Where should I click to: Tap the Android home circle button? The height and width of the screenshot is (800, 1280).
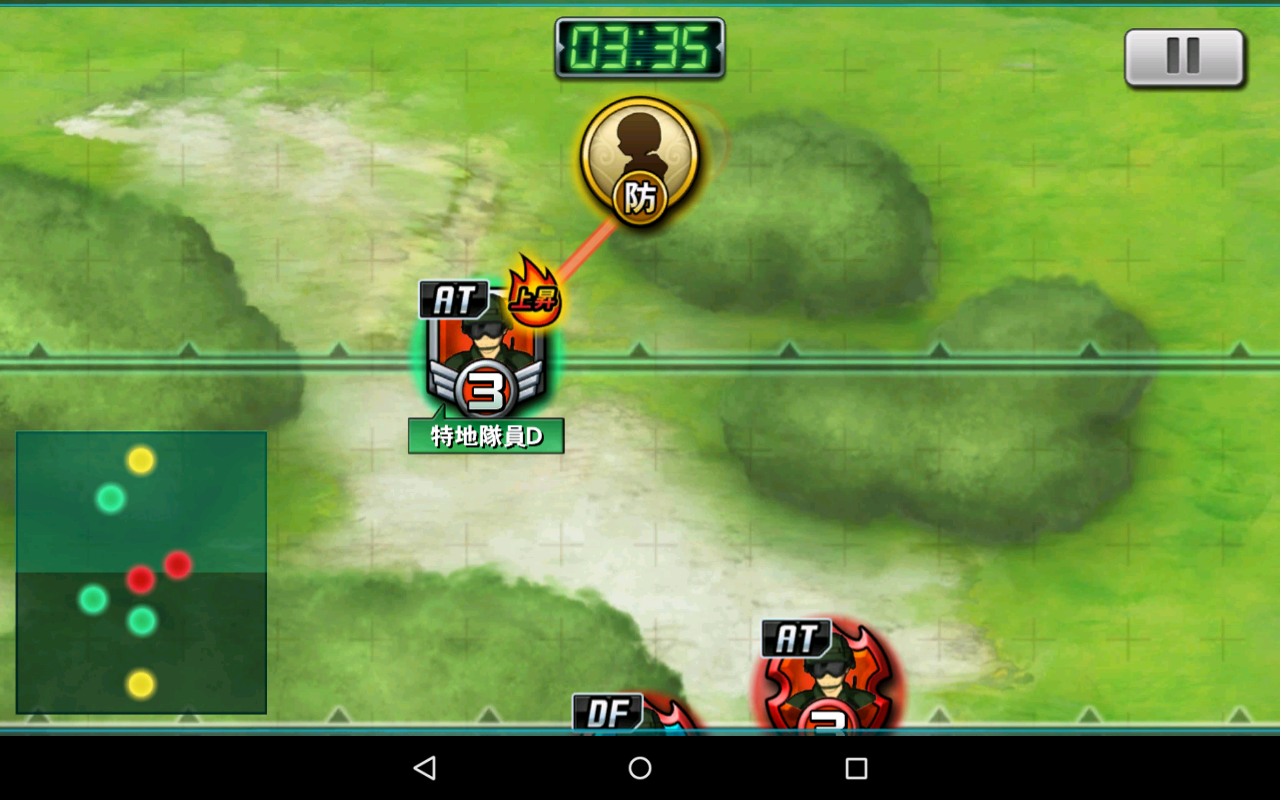click(x=640, y=768)
